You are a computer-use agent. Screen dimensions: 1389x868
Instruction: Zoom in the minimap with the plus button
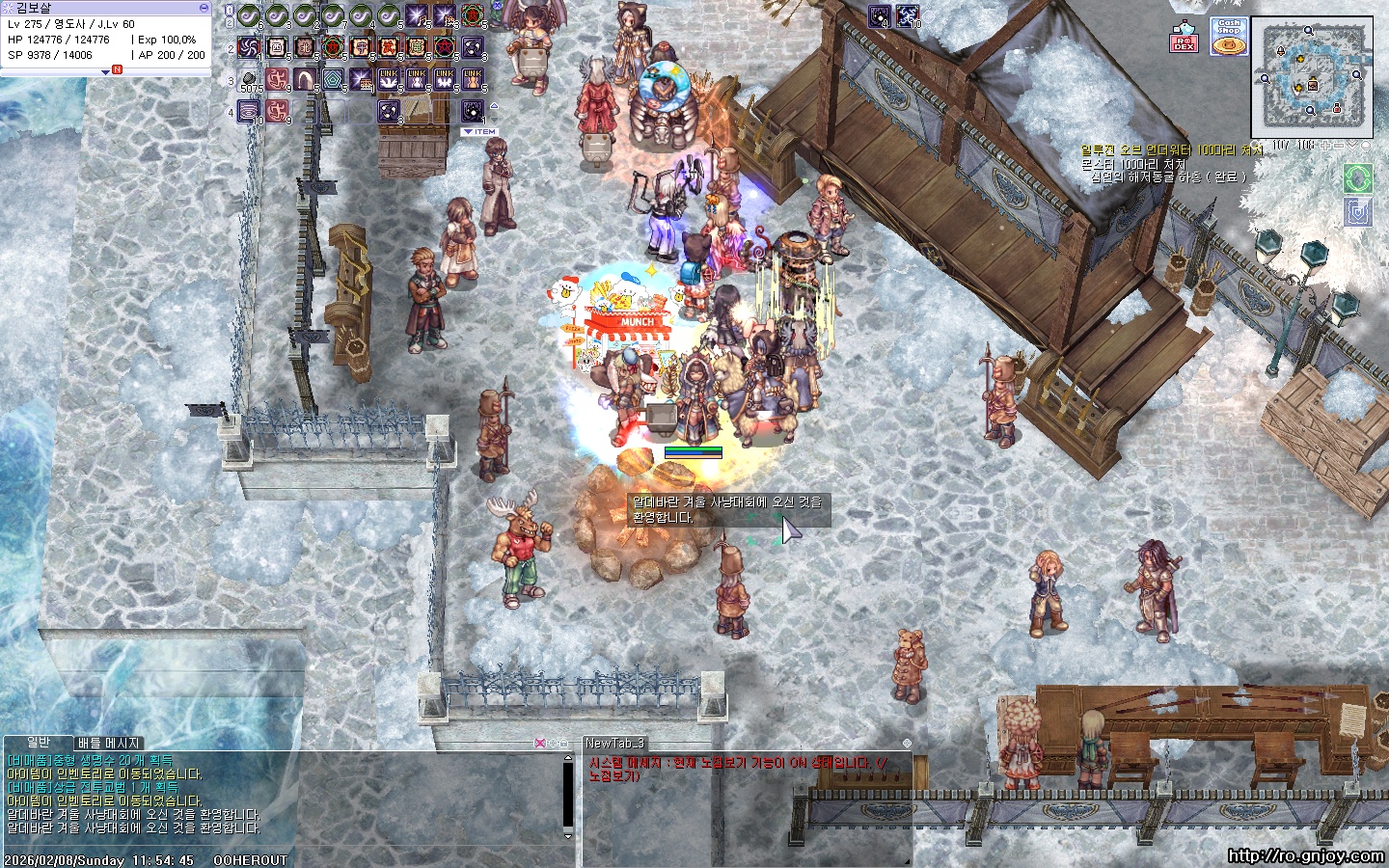(x=1327, y=146)
